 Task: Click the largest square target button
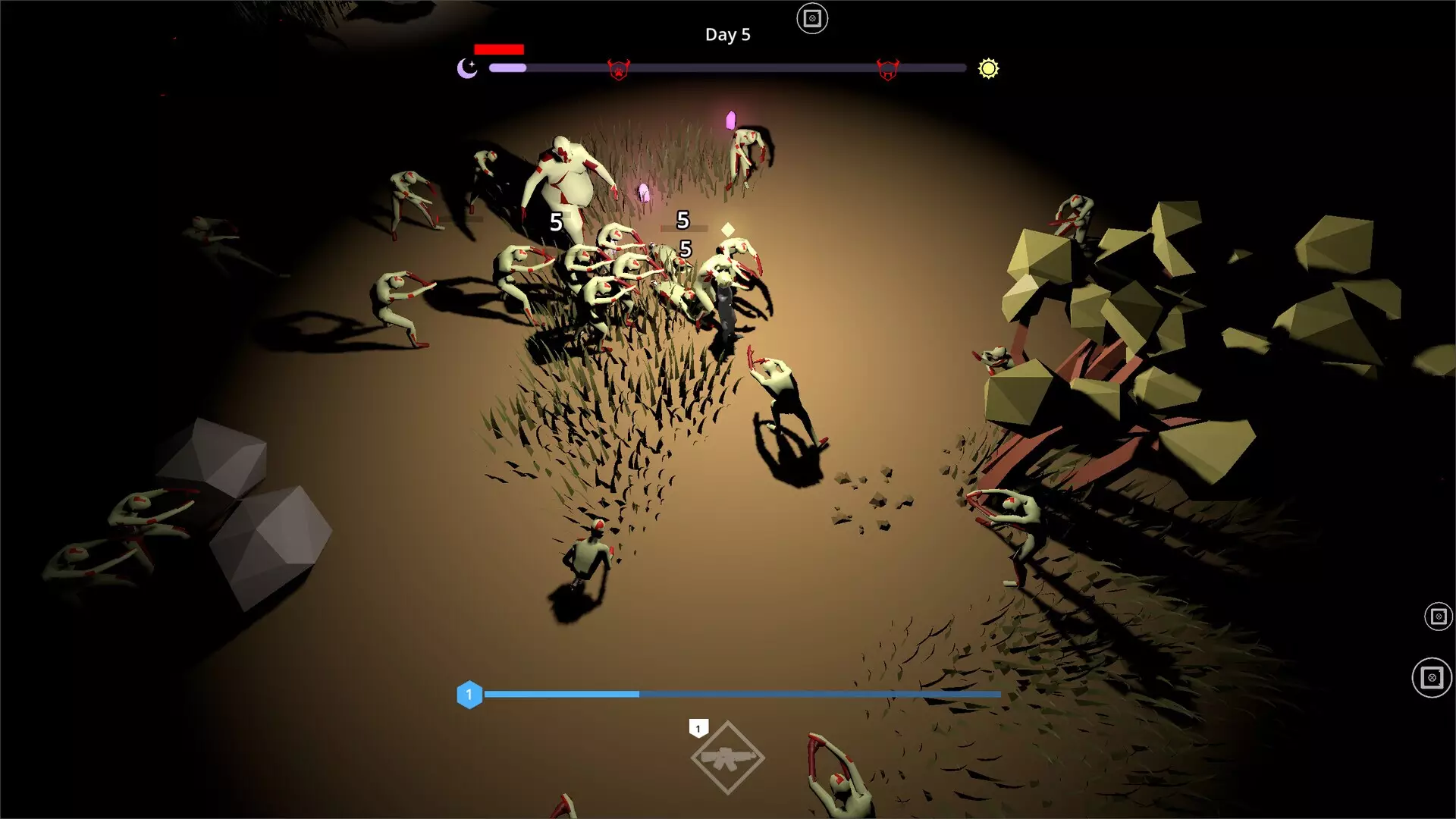click(x=1432, y=677)
